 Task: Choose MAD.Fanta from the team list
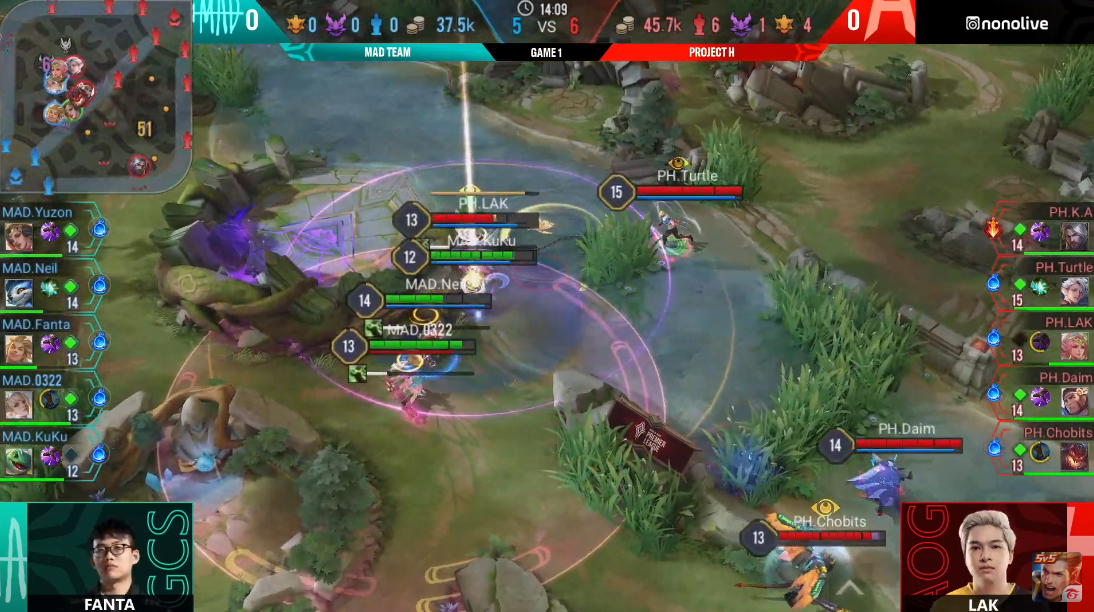tap(50, 342)
